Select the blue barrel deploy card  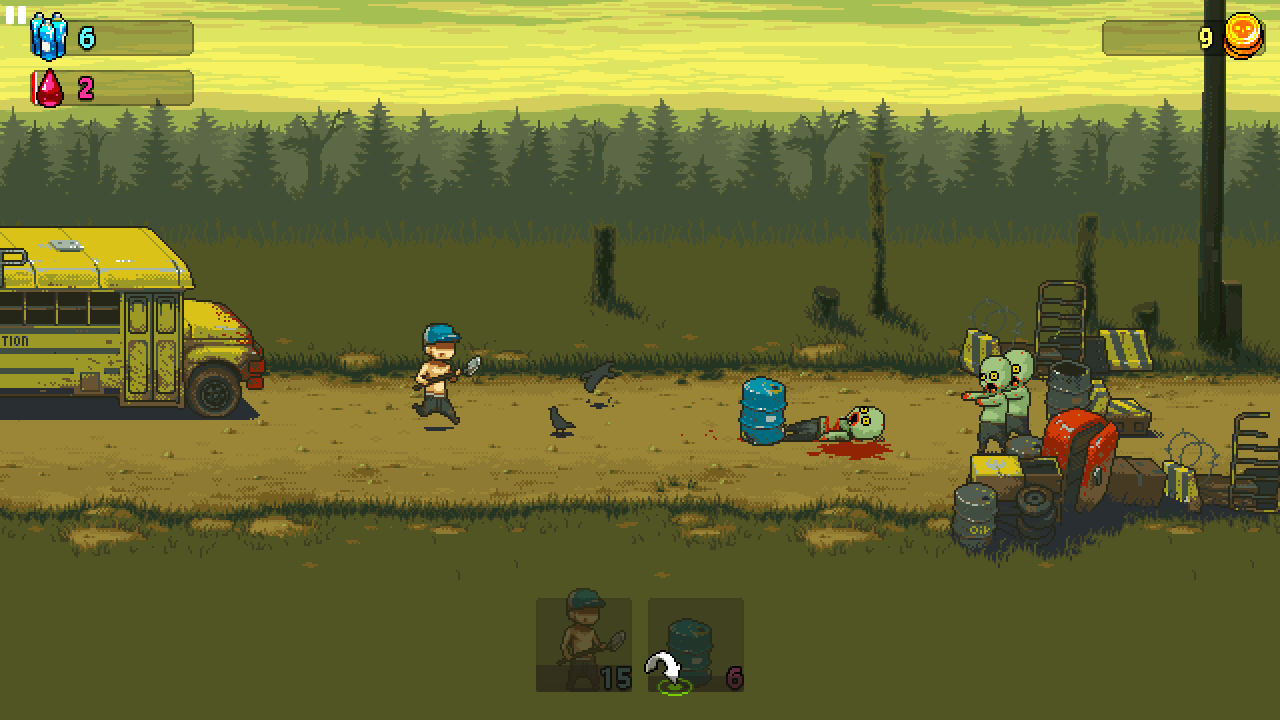696,644
